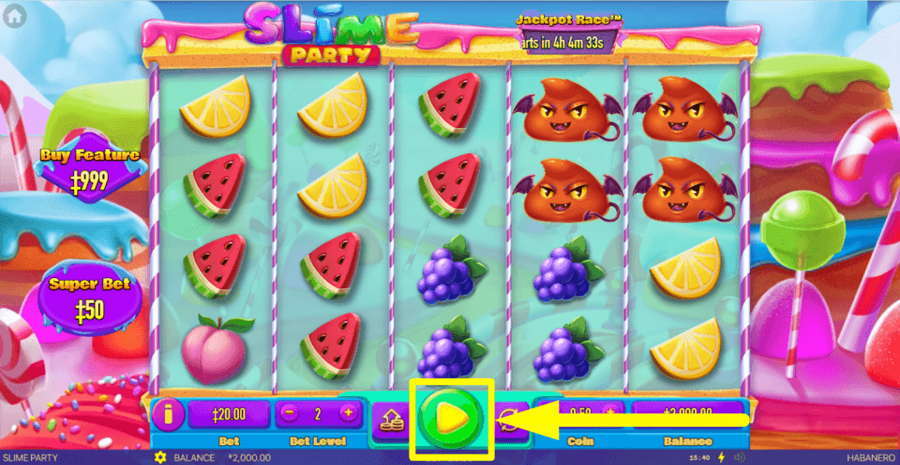900x465 pixels.
Task: Open the autoplay circular arrows button
Action: 511,417
